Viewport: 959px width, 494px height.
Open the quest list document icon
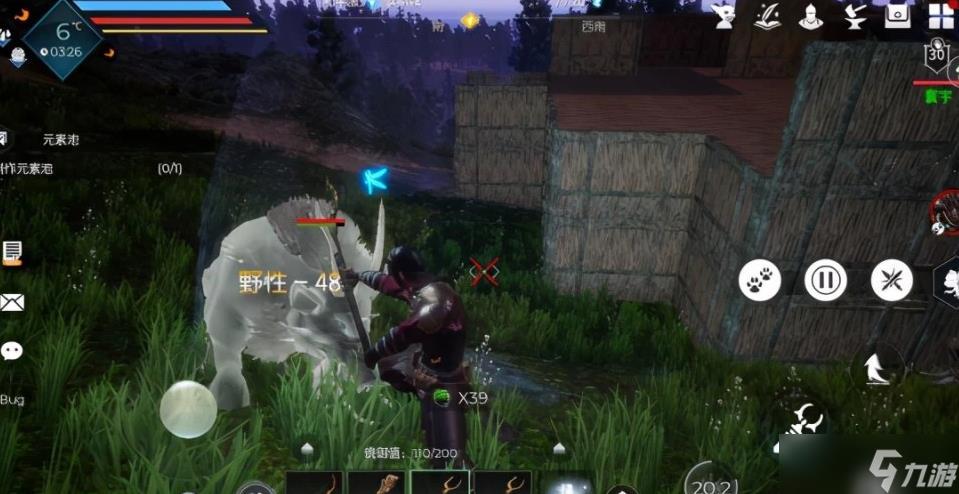(12, 252)
